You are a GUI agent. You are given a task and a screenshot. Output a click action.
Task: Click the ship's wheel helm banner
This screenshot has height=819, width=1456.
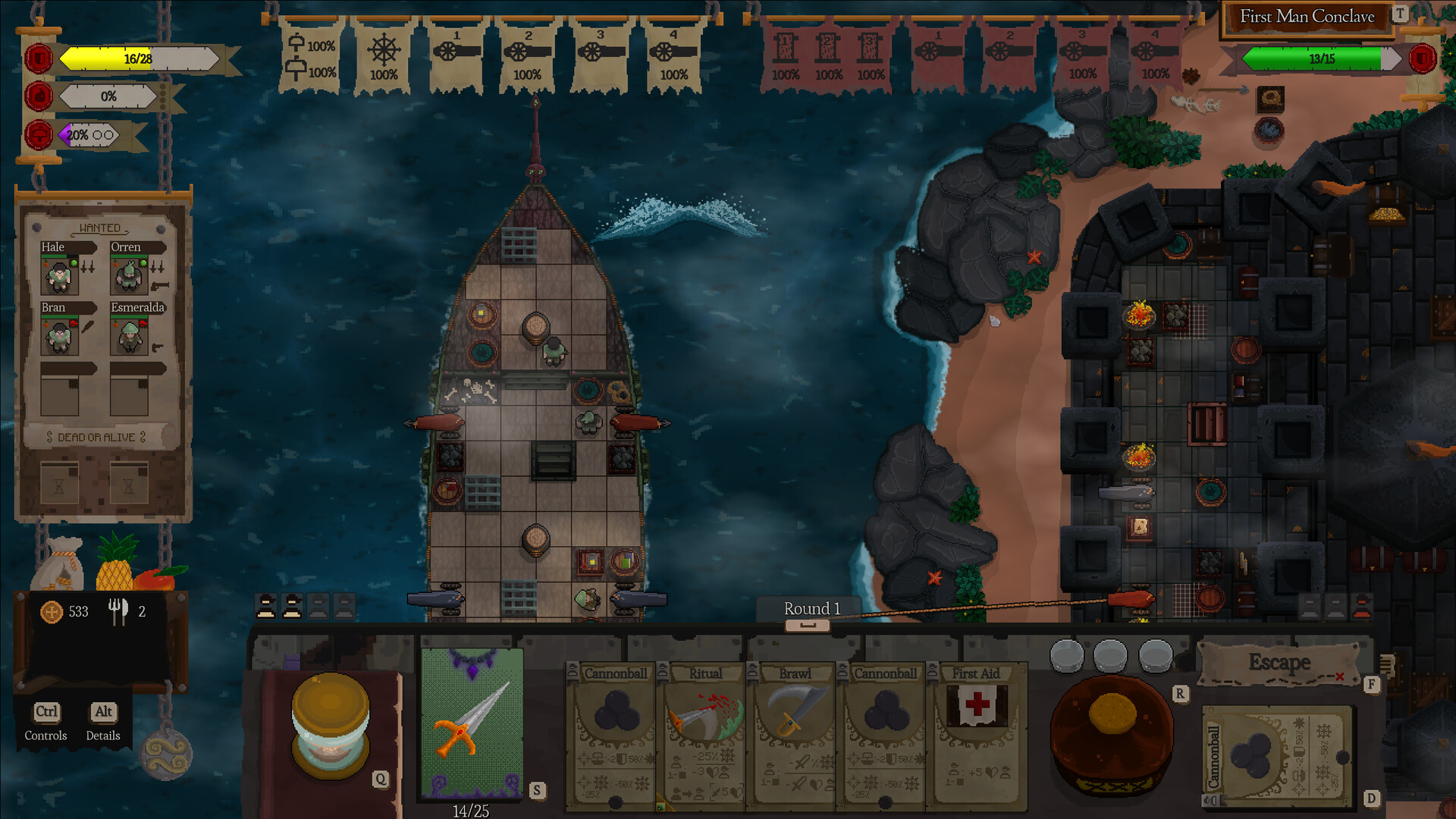pyautogui.click(x=384, y=55)
